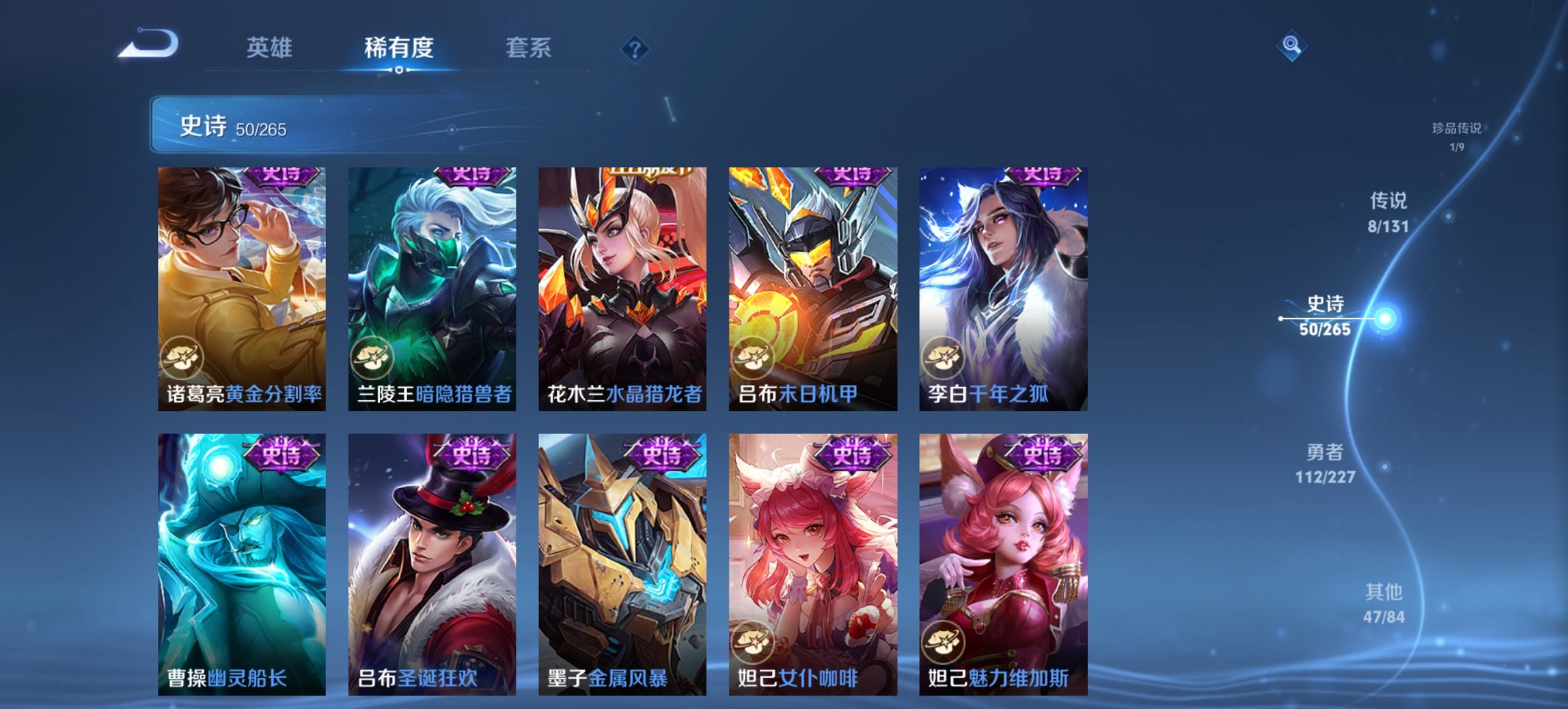Open the search magnifier icon
Screen dimensions: 1568x709
tap(1291, 45)
